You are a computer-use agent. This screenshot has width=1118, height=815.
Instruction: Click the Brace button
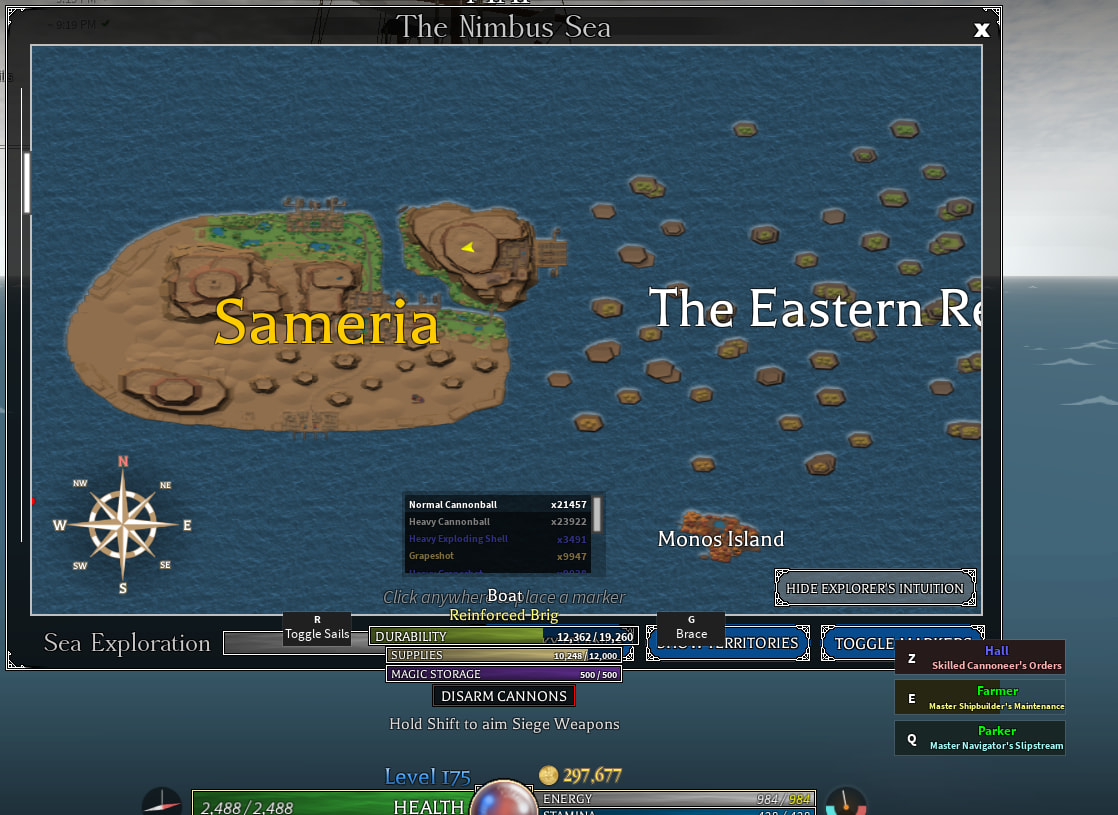coord(691,629)
